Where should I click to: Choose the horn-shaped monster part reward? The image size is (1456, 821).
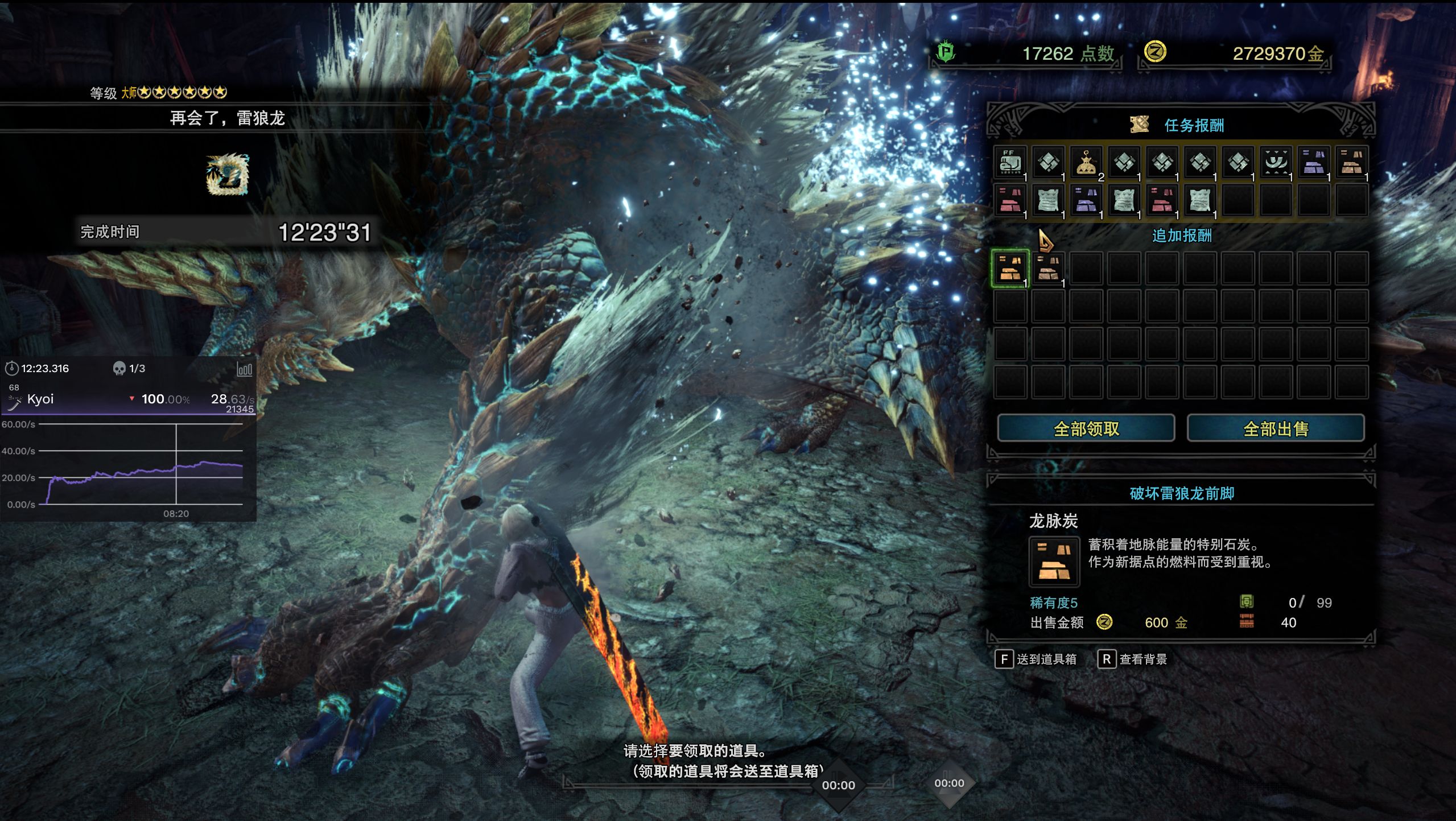(1276, 163)
